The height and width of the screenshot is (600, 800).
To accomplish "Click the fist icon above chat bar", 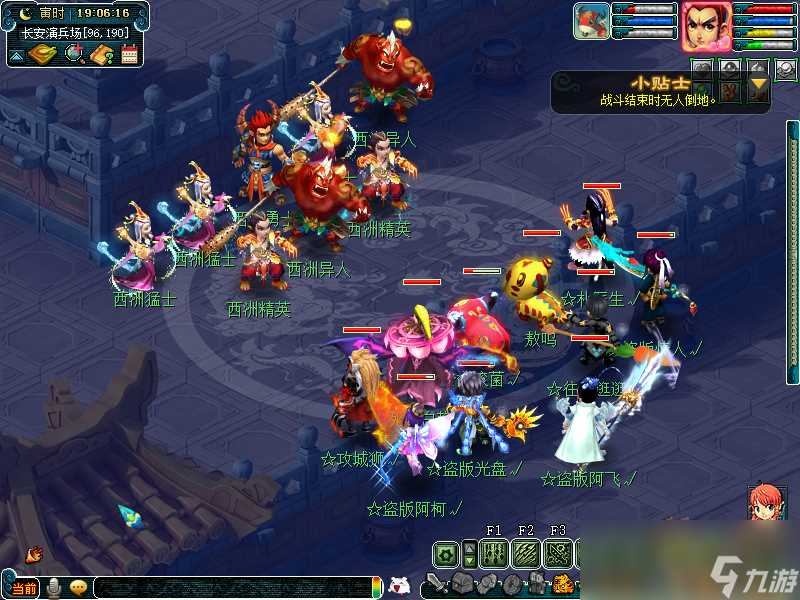I will point(34,553).
